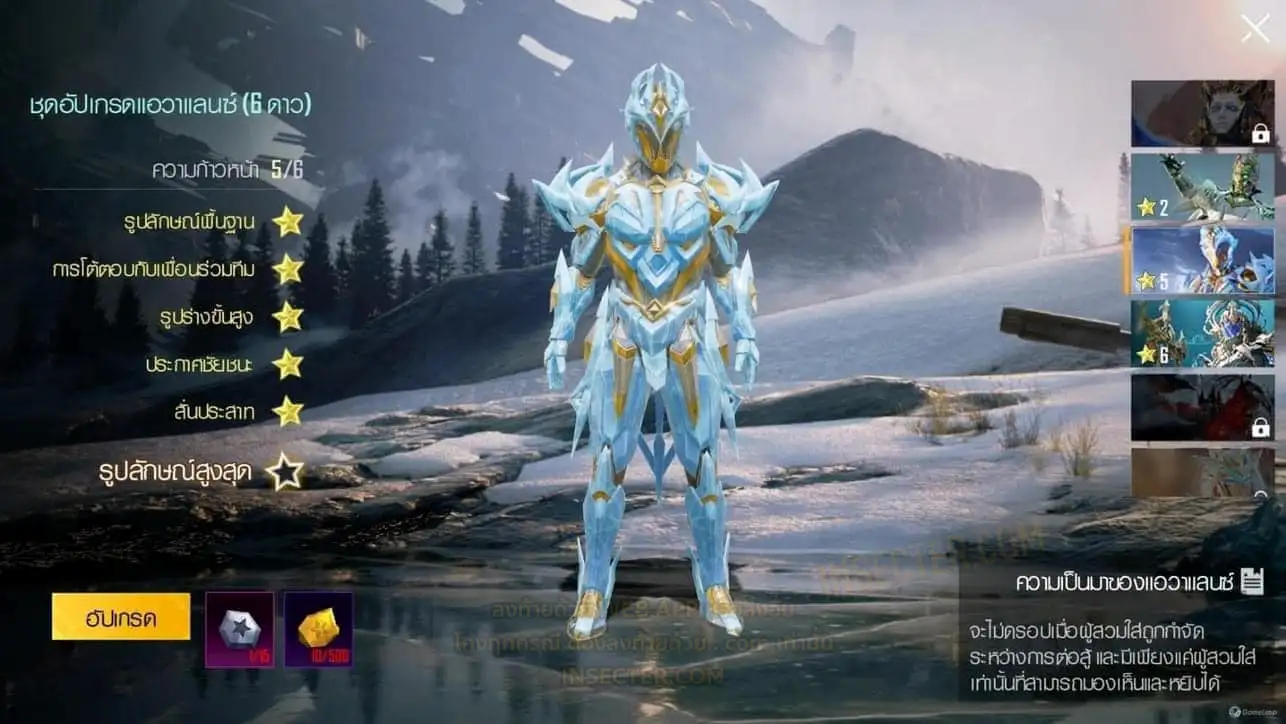Select the รูปร่างขั้นสูง star level

tap(288, 317)
